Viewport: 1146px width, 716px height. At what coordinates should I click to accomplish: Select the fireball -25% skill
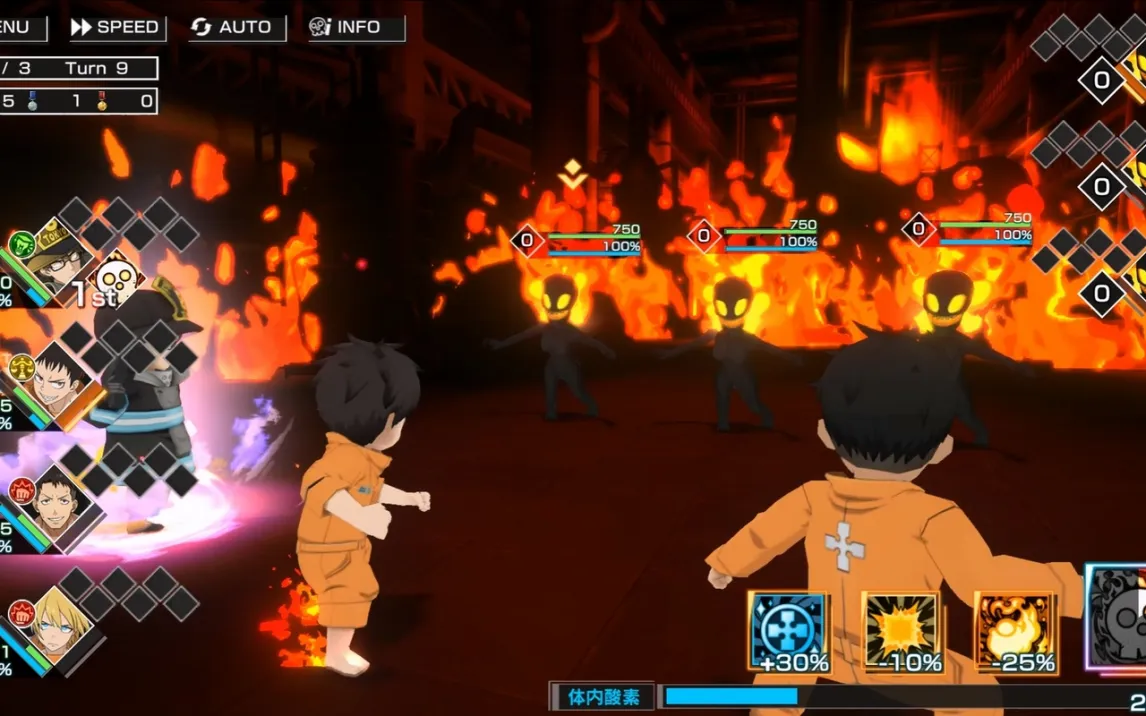[x=1016, y=632]
